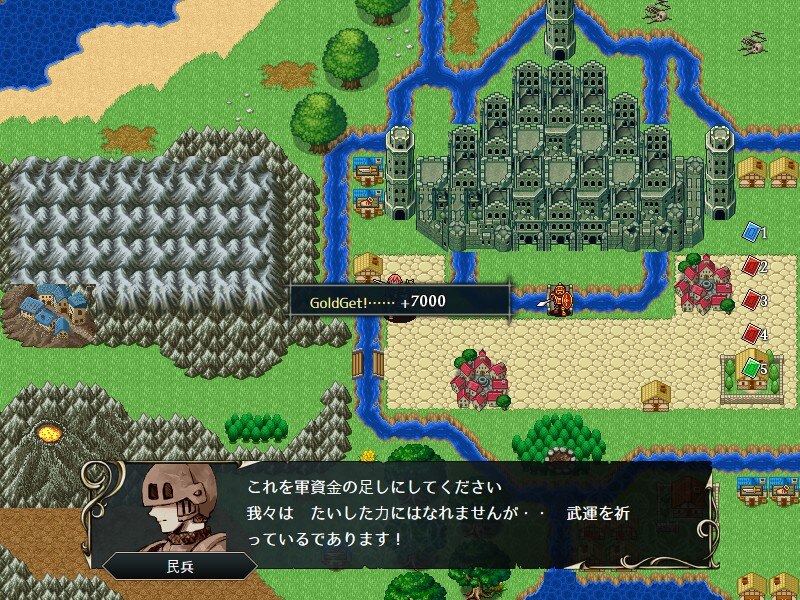Screen dimensions: 800x600
Task: Advance the militia soldier's dialogue text box
Action: (x=430, y=512)
